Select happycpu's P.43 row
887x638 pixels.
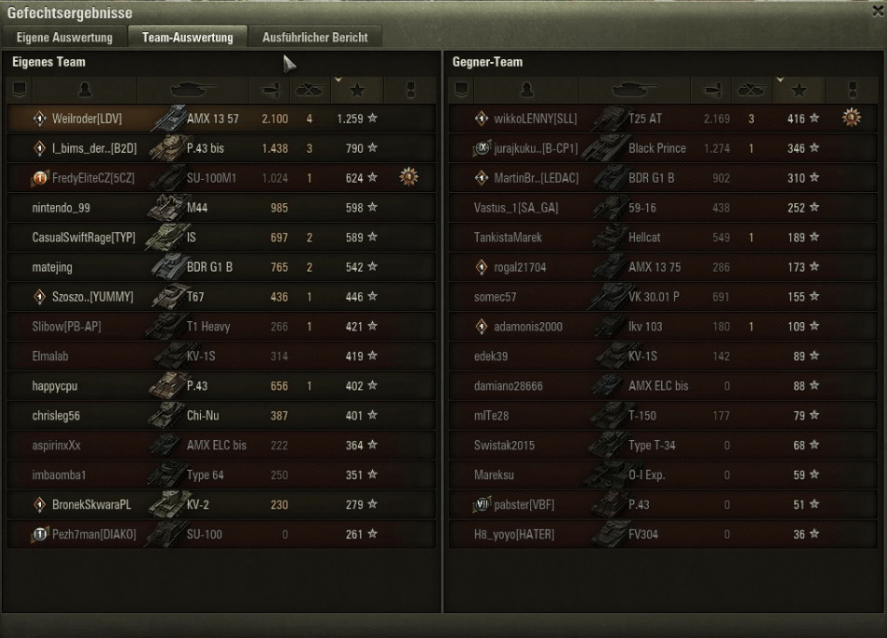[x=220, y=385]
